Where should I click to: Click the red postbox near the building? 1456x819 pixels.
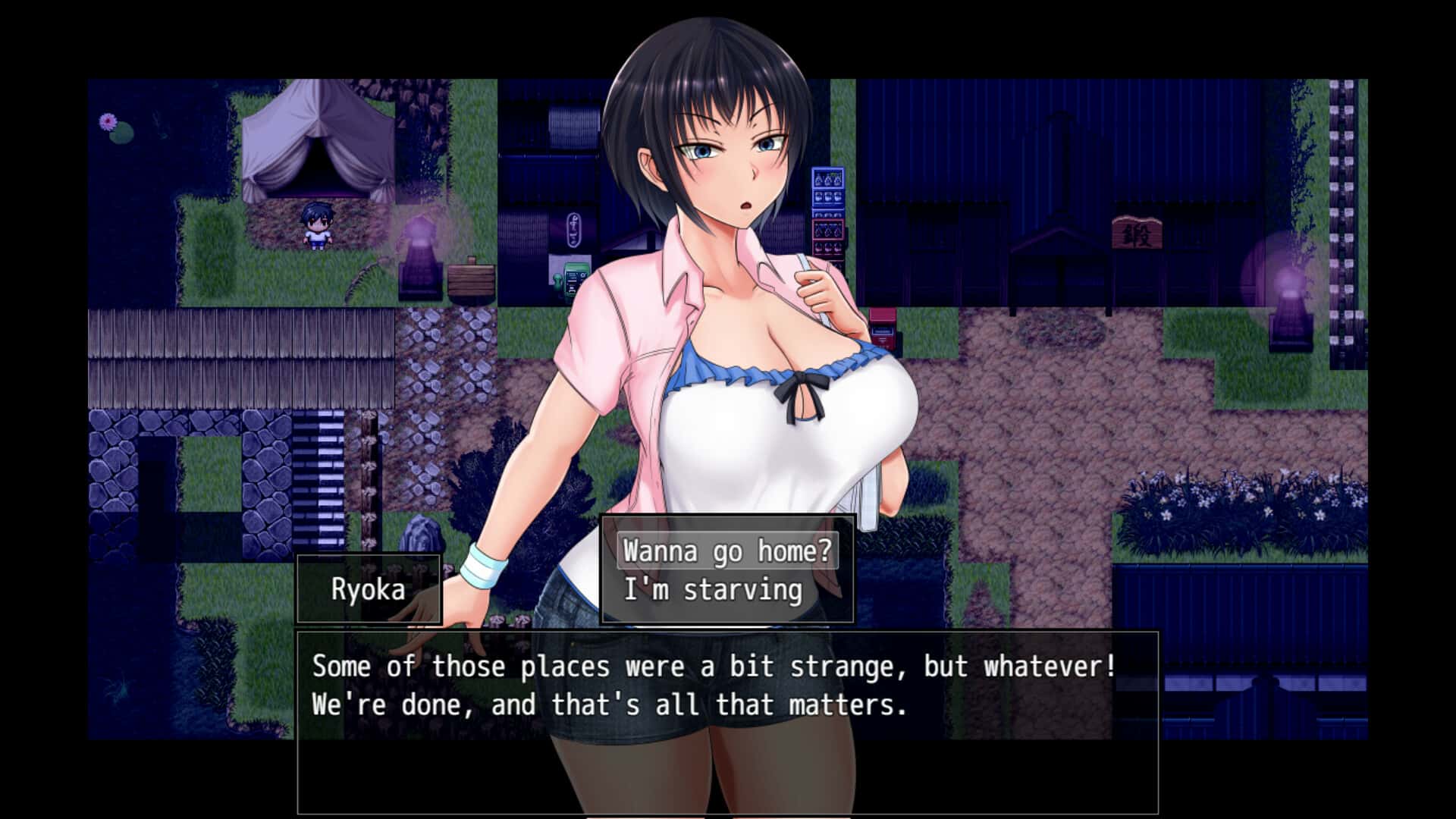883,328
